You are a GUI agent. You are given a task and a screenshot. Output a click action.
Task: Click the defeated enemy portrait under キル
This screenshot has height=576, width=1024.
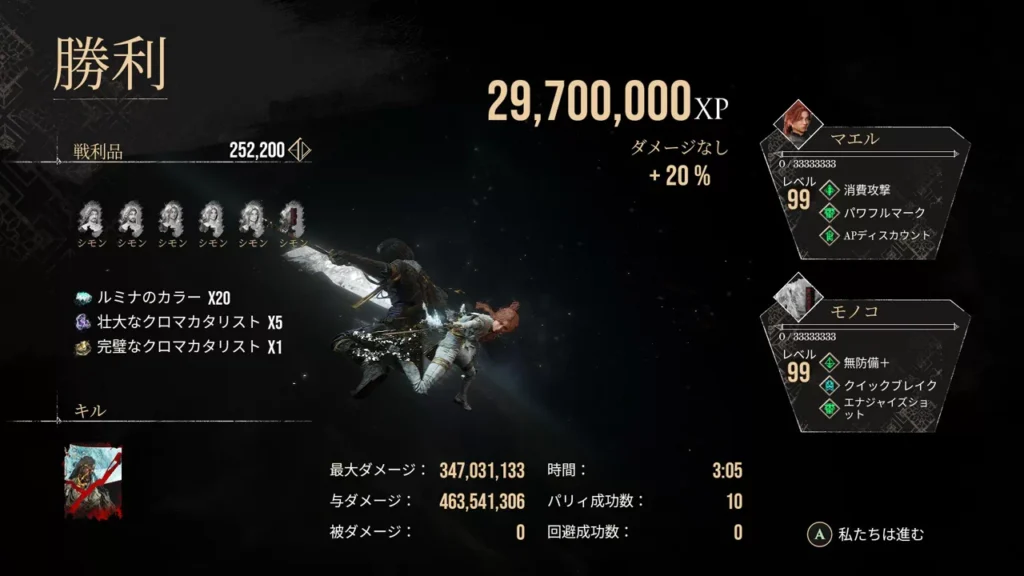pos(92,483)
